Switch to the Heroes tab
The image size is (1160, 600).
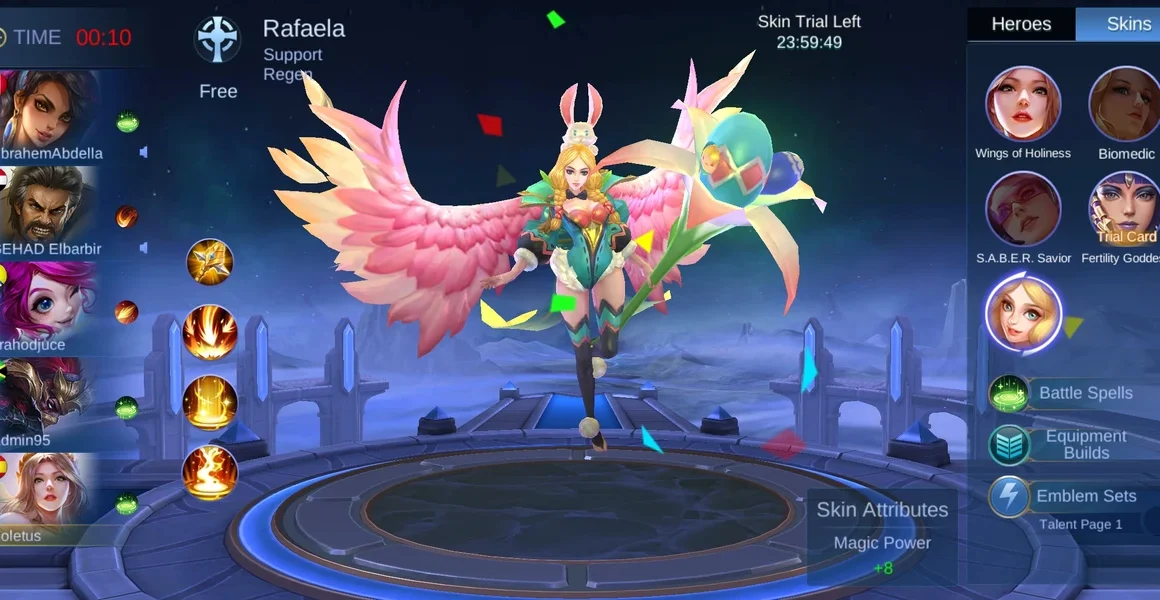tap(1021, 24)
